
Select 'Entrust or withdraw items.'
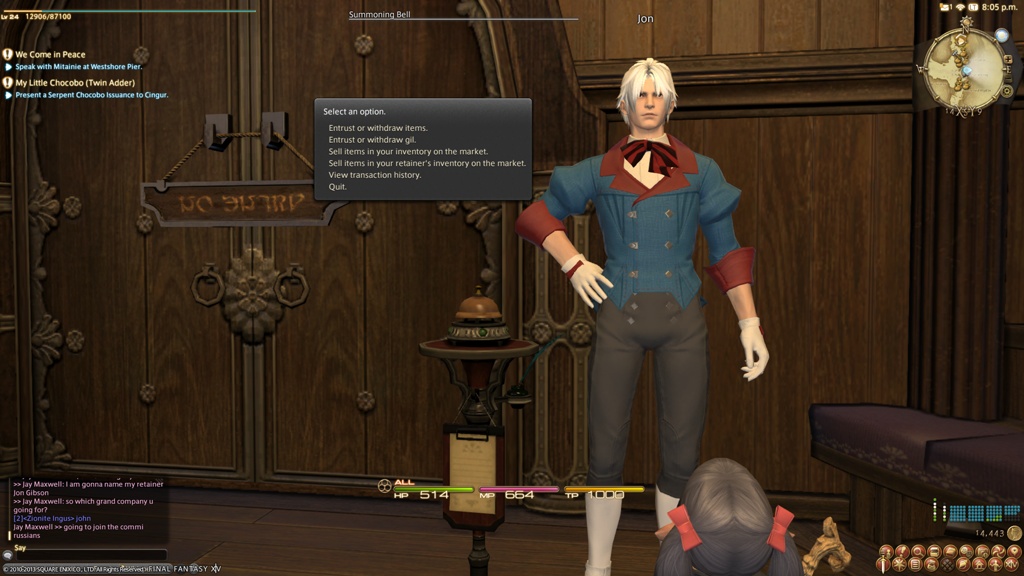(x=378, y=128)
